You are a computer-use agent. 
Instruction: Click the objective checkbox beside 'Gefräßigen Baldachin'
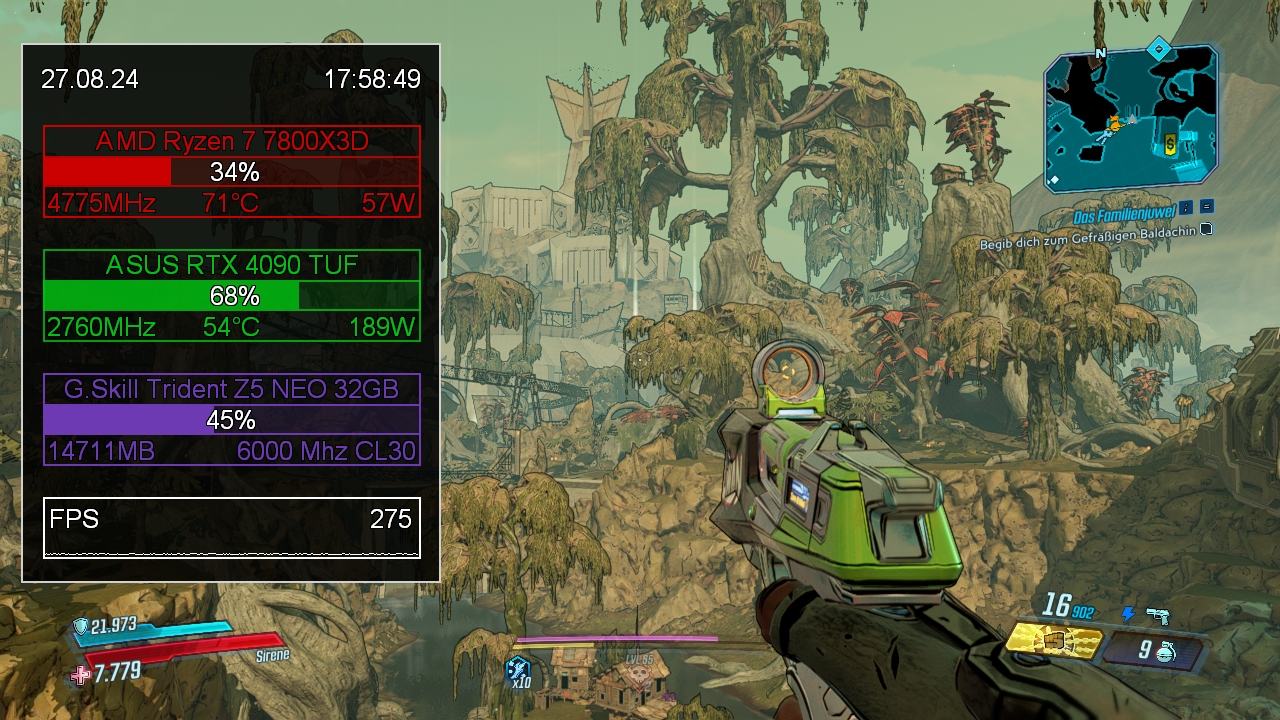click(x=1206, y=229)
